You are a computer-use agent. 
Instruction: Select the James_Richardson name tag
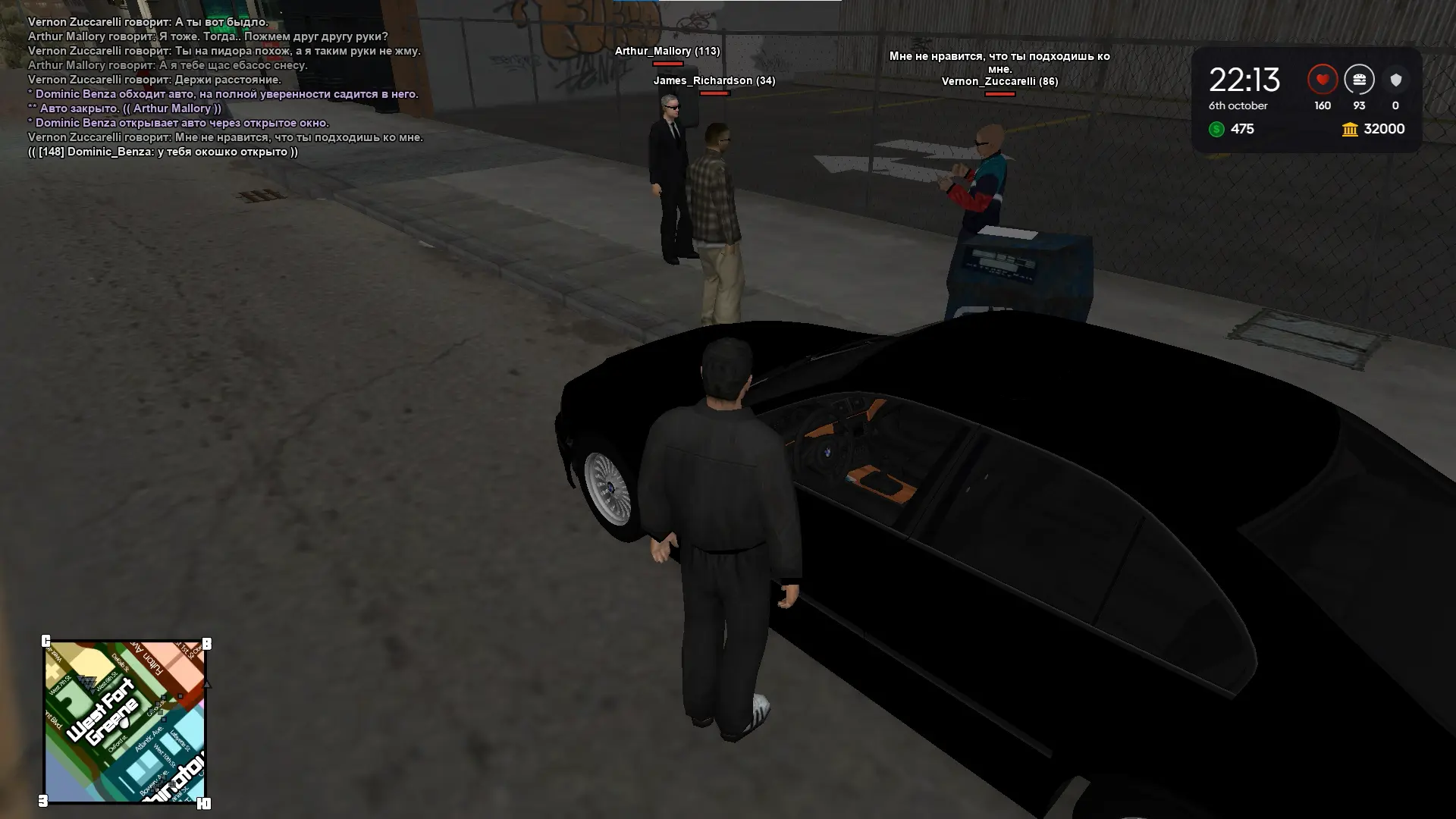(714, 80)
